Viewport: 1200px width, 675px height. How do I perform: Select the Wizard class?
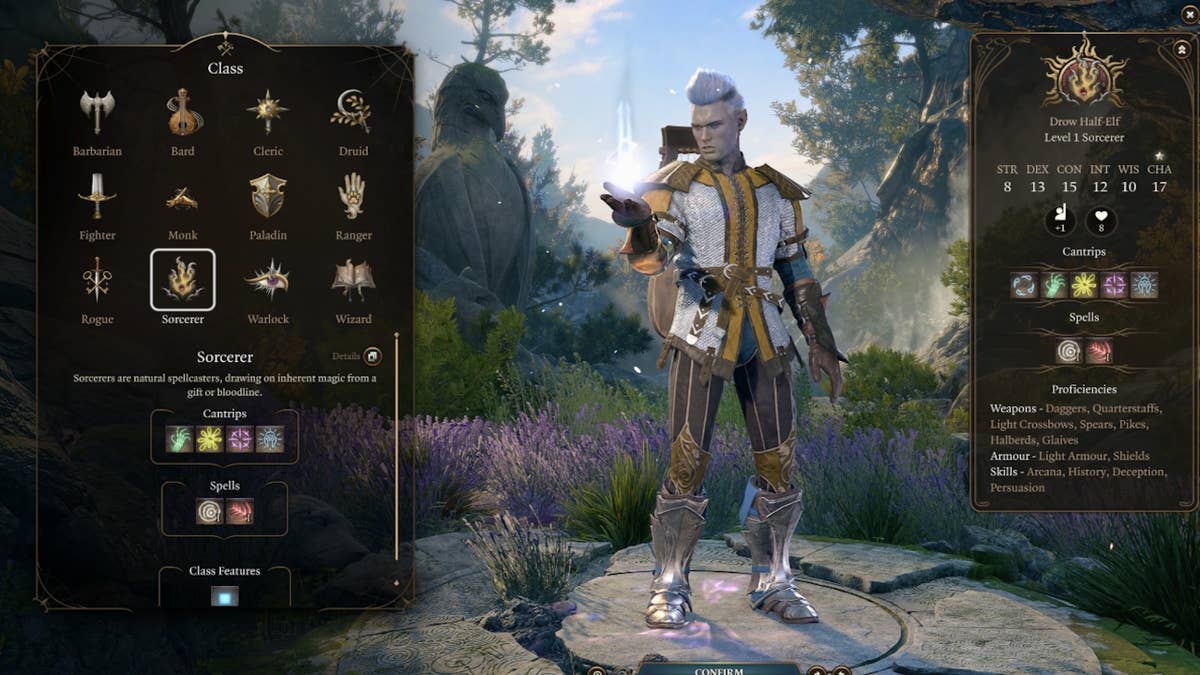coord(352,281)
